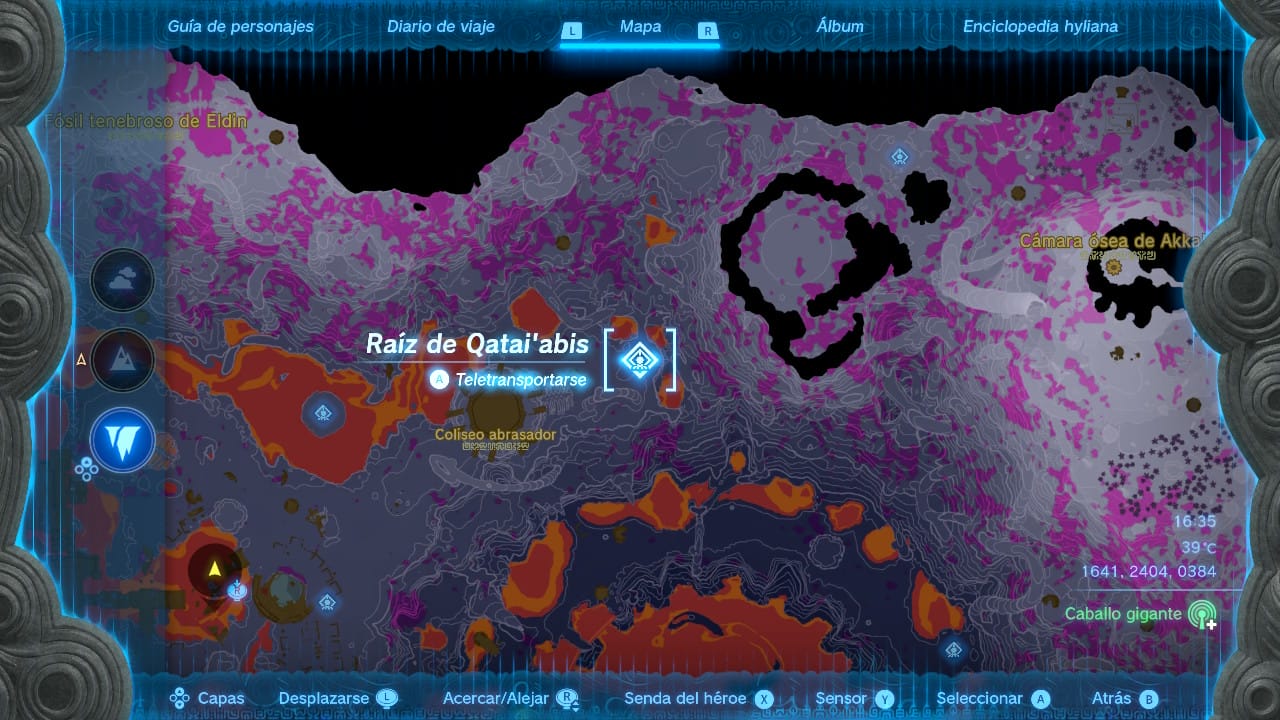Click the Raíz de Qatai'abis lightroot marker
Image resolution: width=1280 pixels, height=720 pixels.
click(639, 359)
